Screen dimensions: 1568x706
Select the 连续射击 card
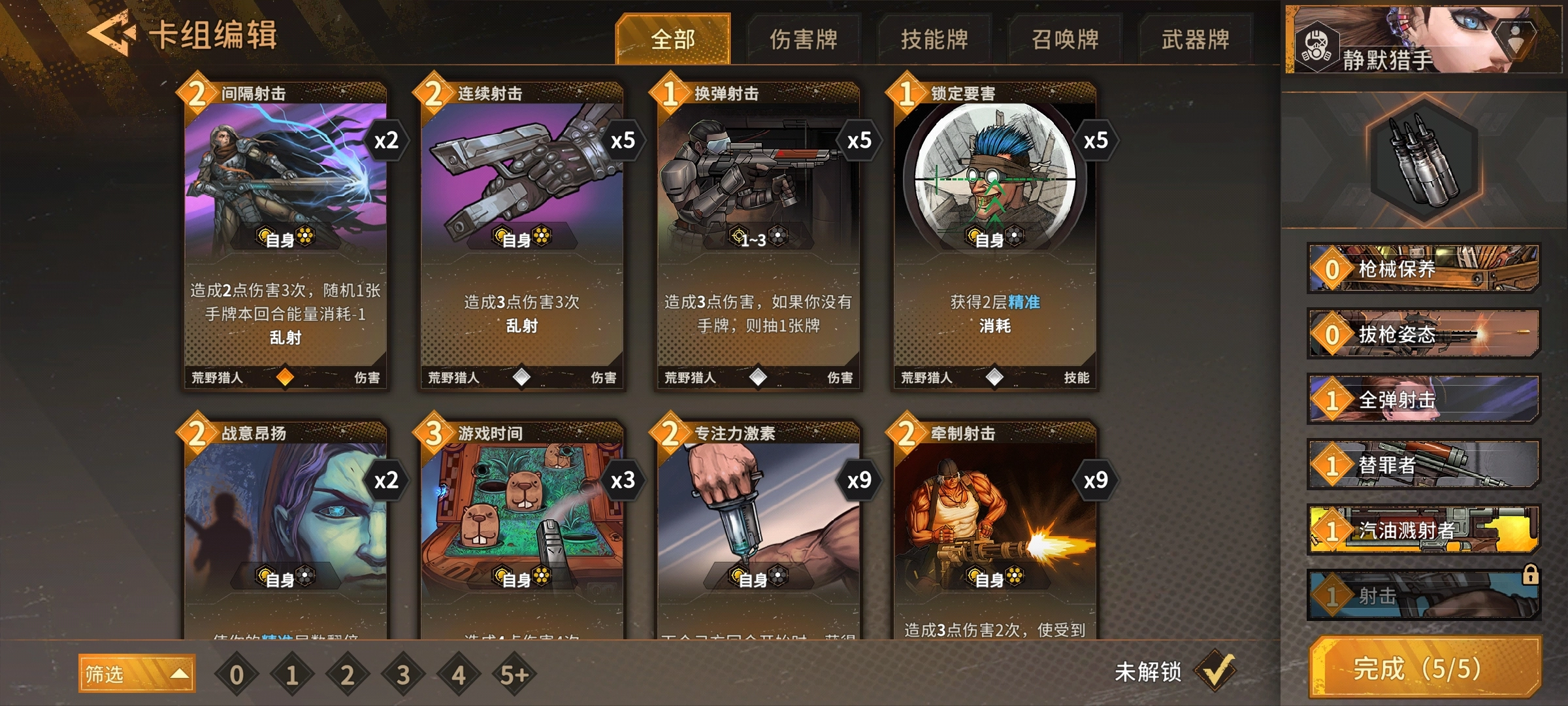(522, 235)
